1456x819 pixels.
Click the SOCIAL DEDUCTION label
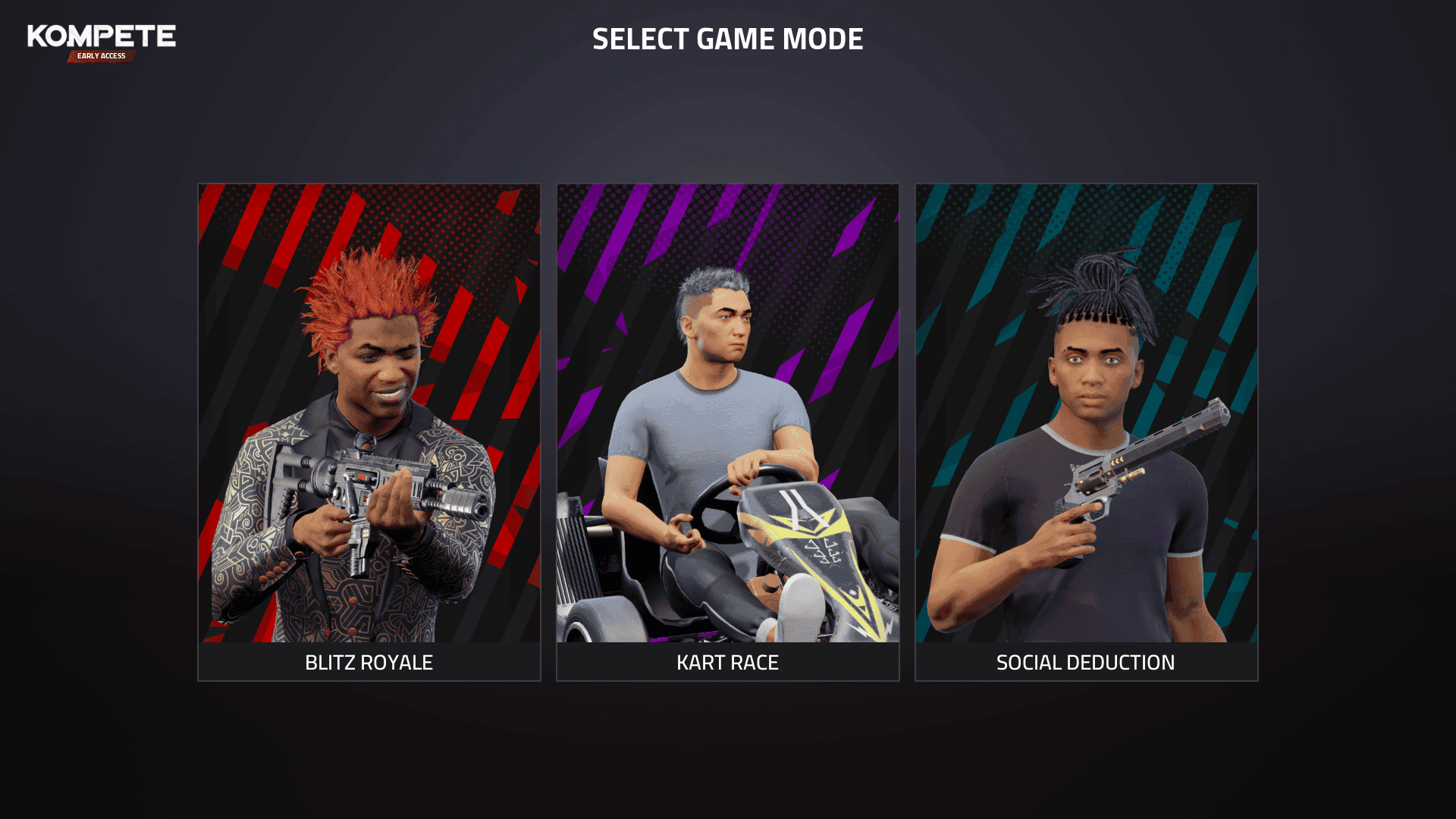[1086, 662]
